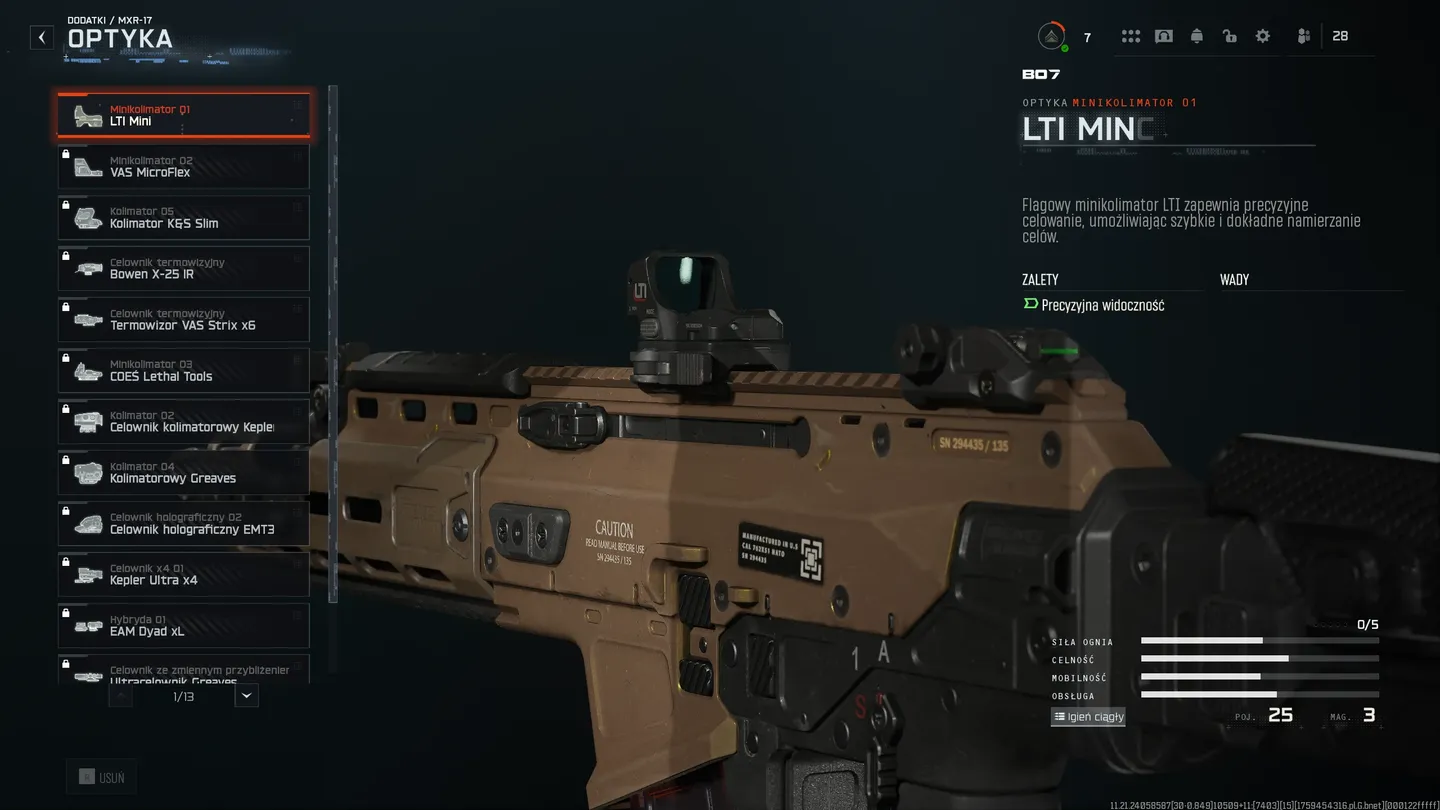Click the back arrow button
The height and width of the screenshot is (810, 1440).
click(x=41, y=37)
